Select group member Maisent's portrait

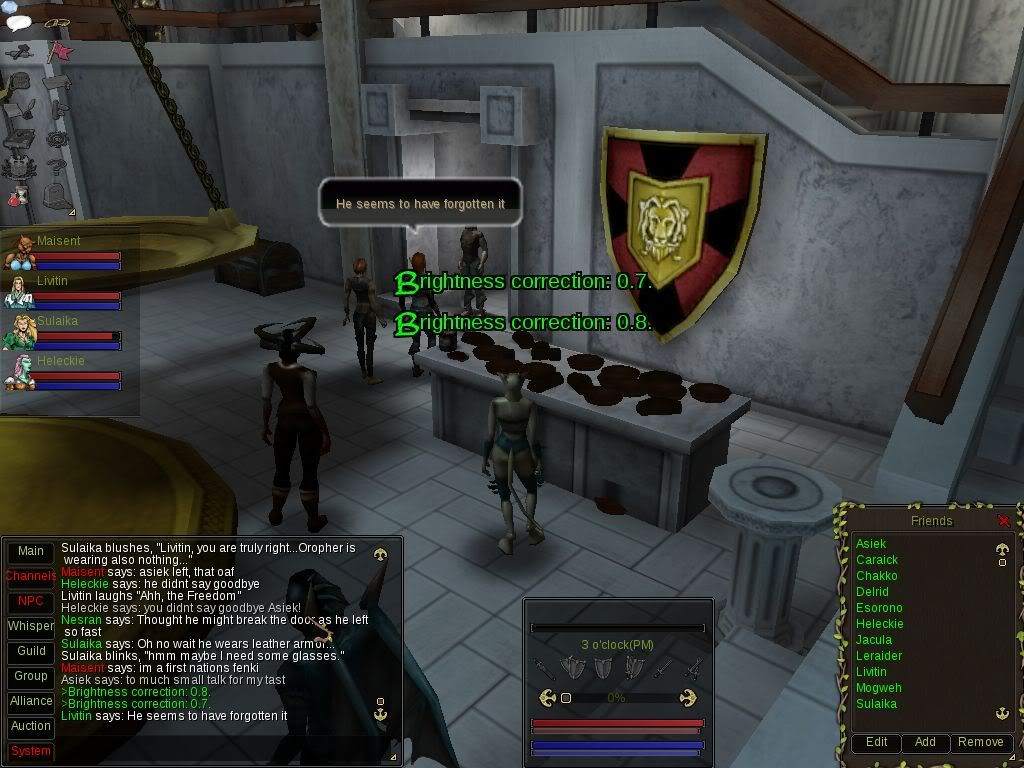click(18, 251)
